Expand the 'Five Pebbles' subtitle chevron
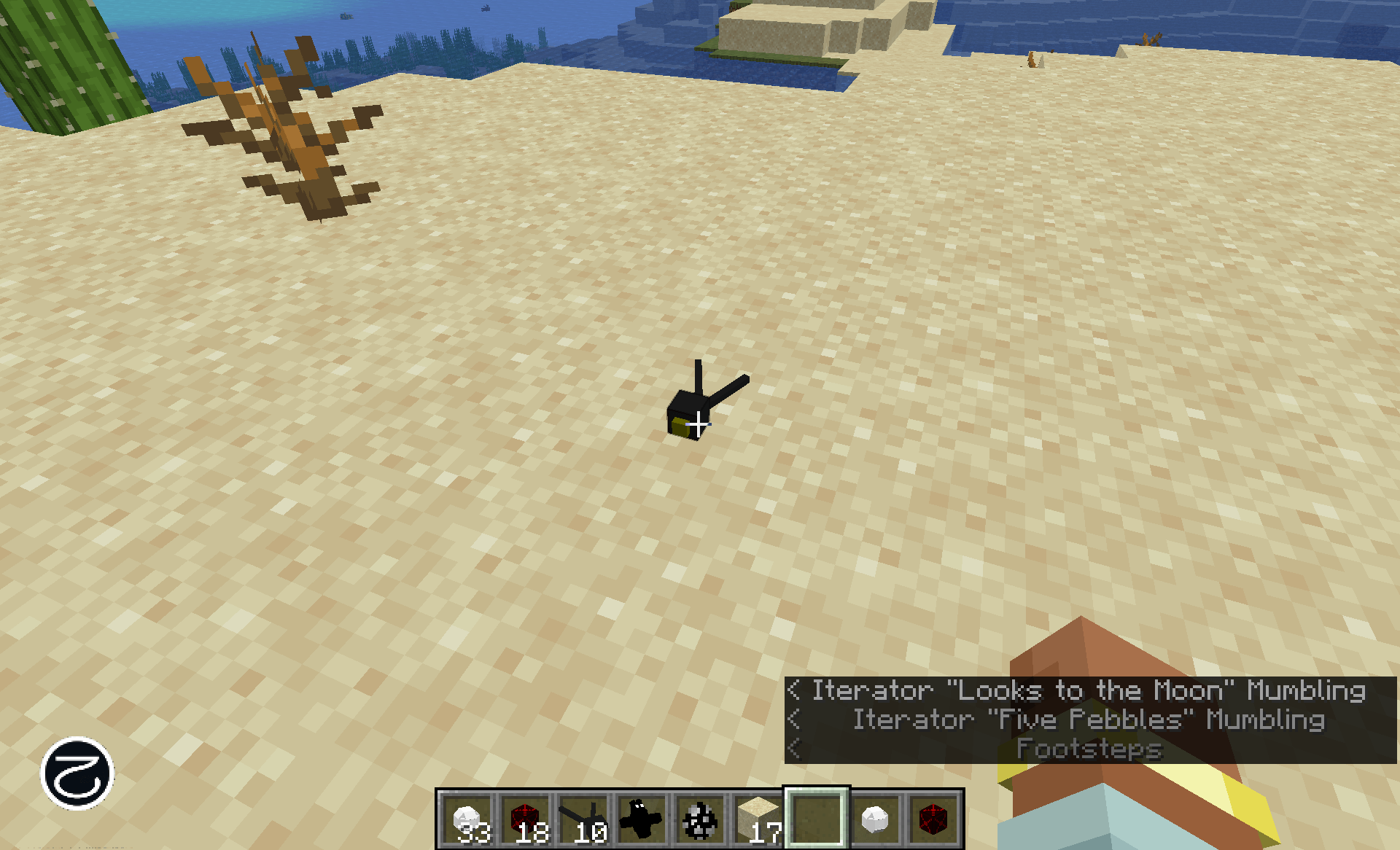 tap(795, 720)
